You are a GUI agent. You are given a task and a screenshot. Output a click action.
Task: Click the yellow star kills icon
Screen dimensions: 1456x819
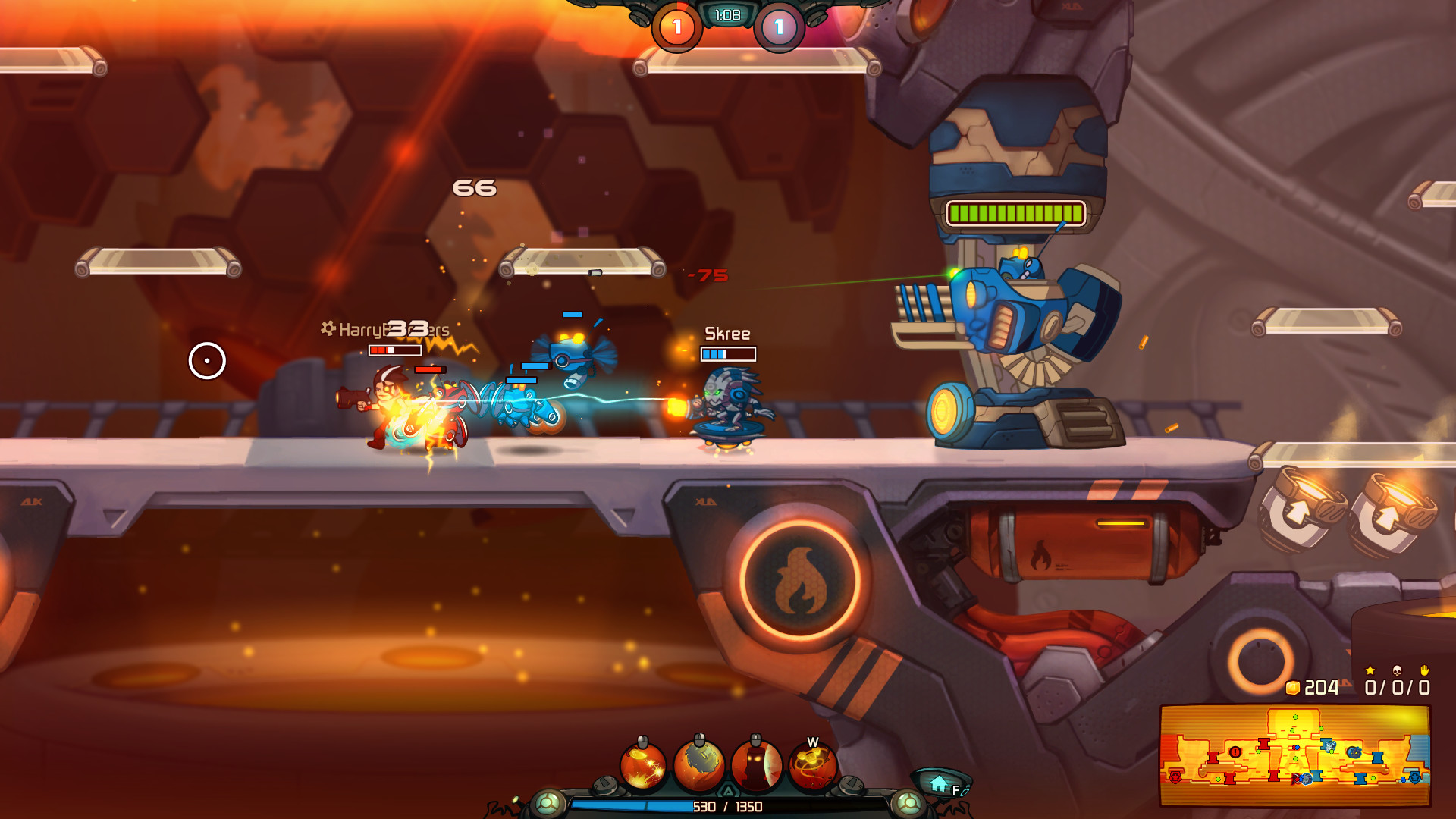[1370, 672]
